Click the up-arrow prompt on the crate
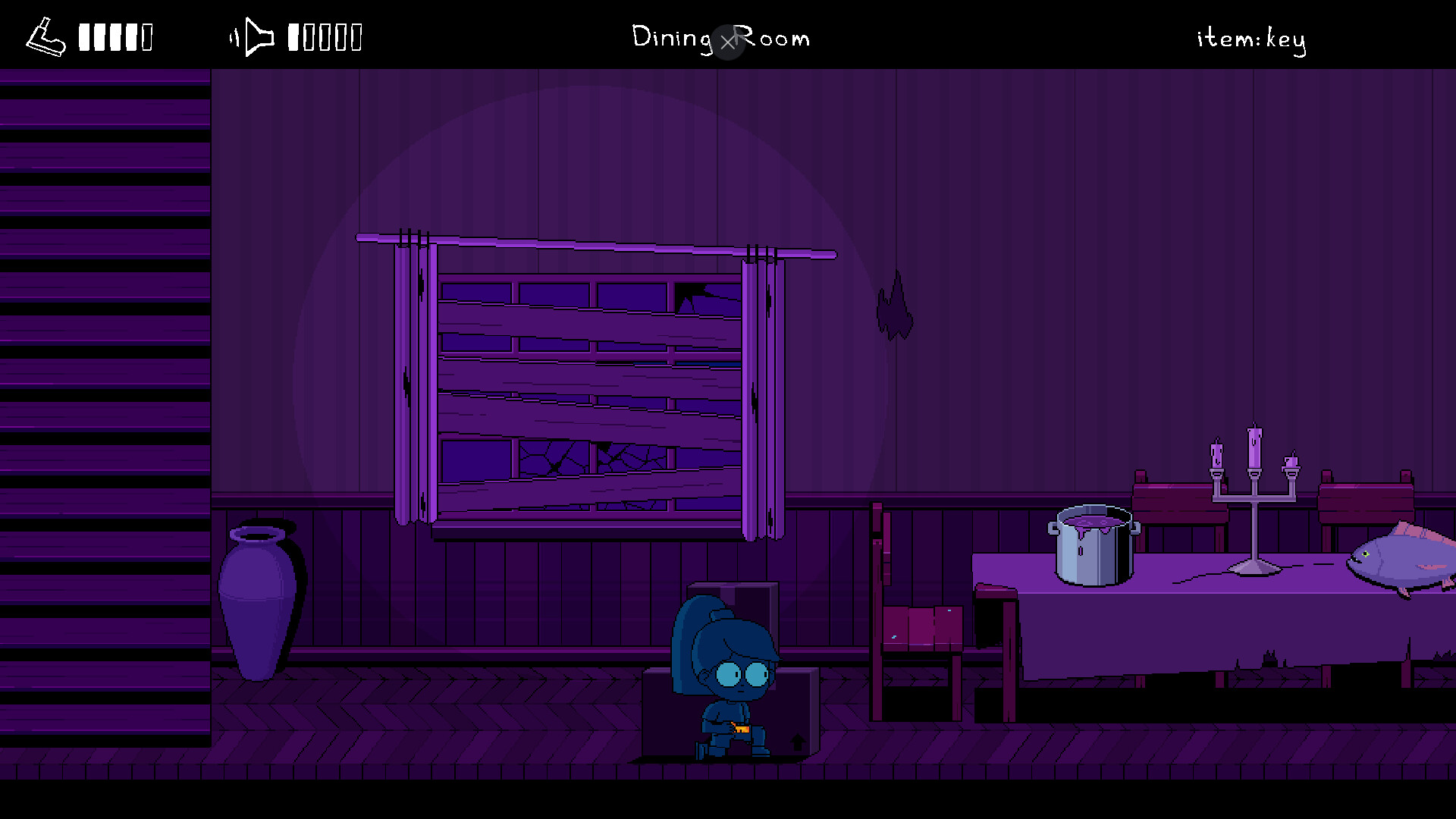This screenshot has height=819, width=1456. pos(797,744)
